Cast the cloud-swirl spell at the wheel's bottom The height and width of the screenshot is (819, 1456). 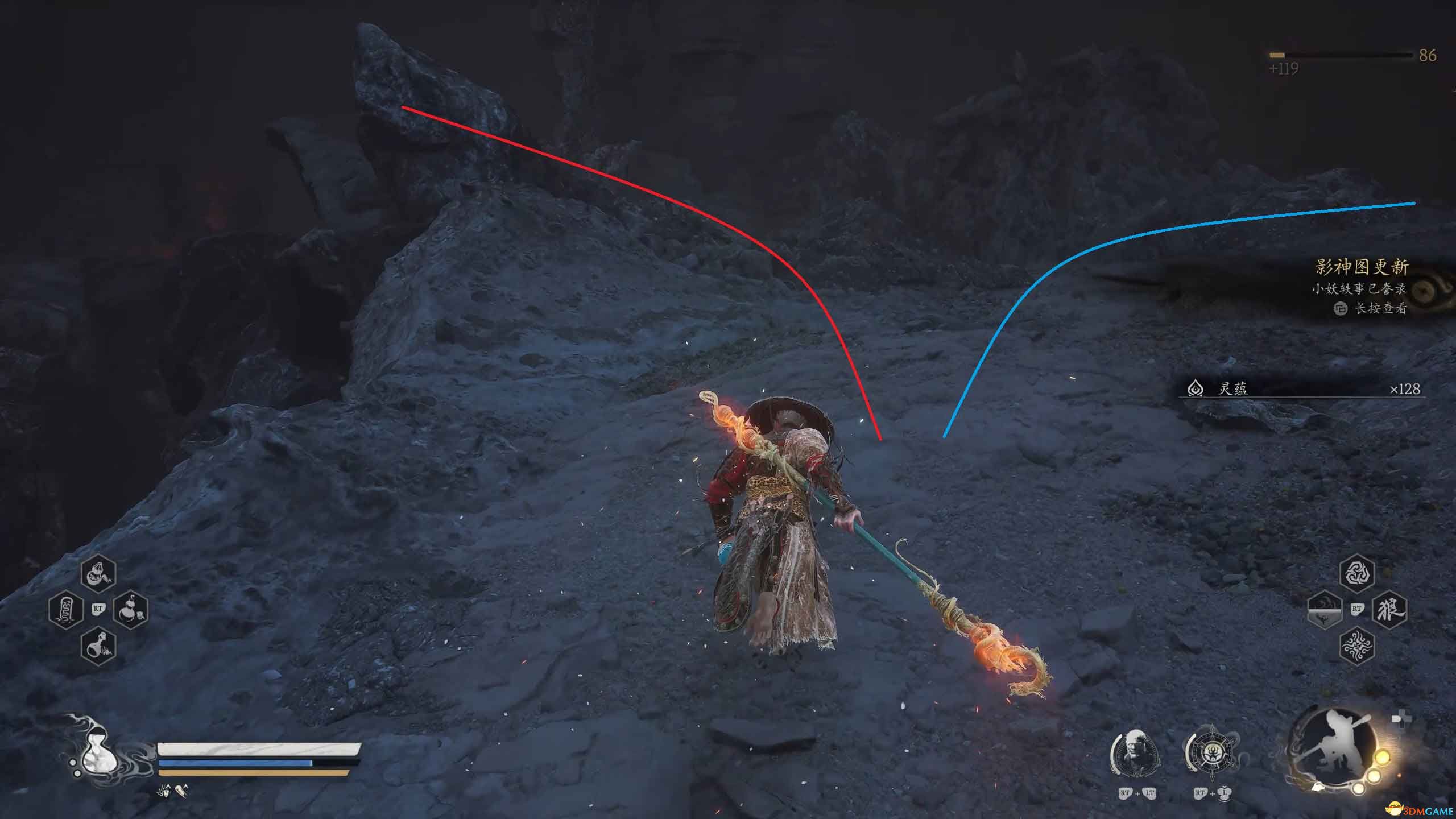(1357, 646)
